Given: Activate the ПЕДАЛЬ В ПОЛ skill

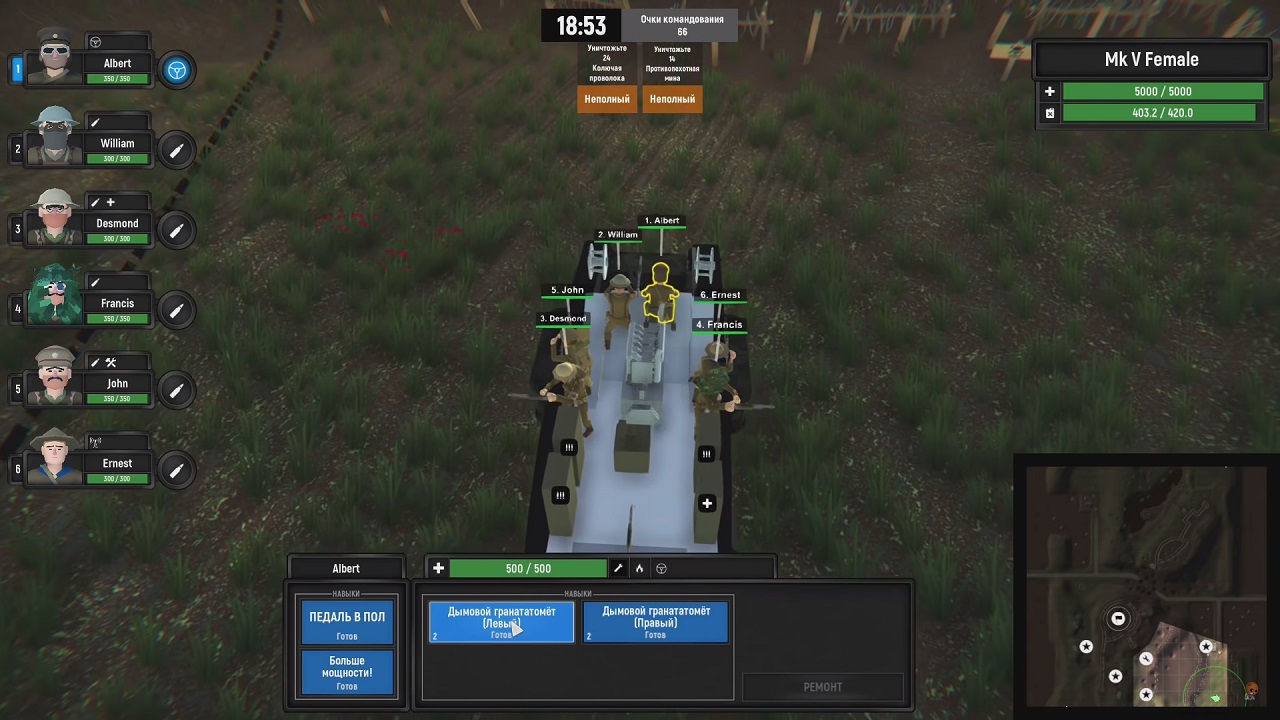Looking at the screenshot, I should tap(347, 622).
